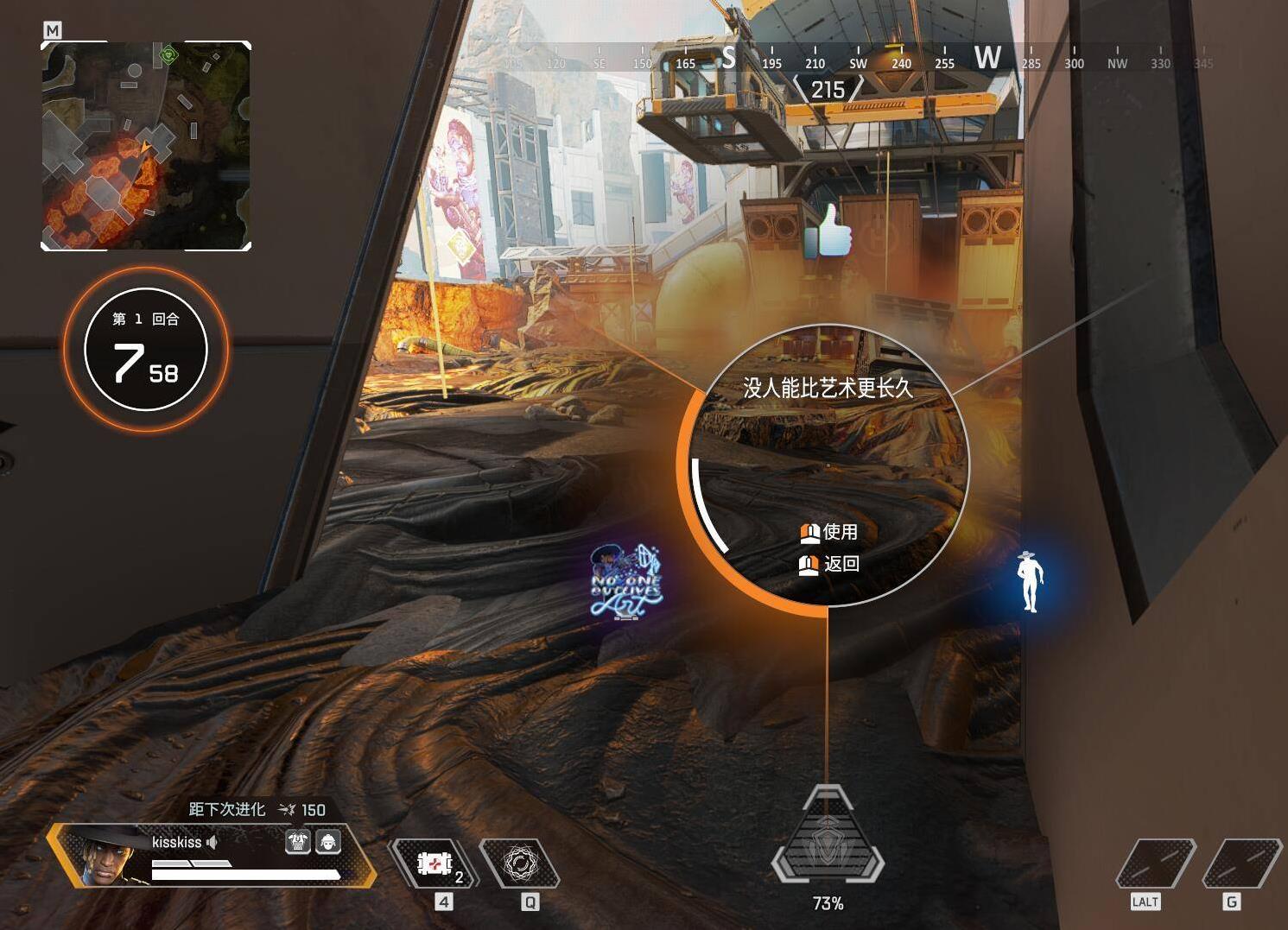The height and width of the screenshot is (930, 1288).
Task: Choose the "No One Outlives Art" holo-spray
Action: click(626, 582)
